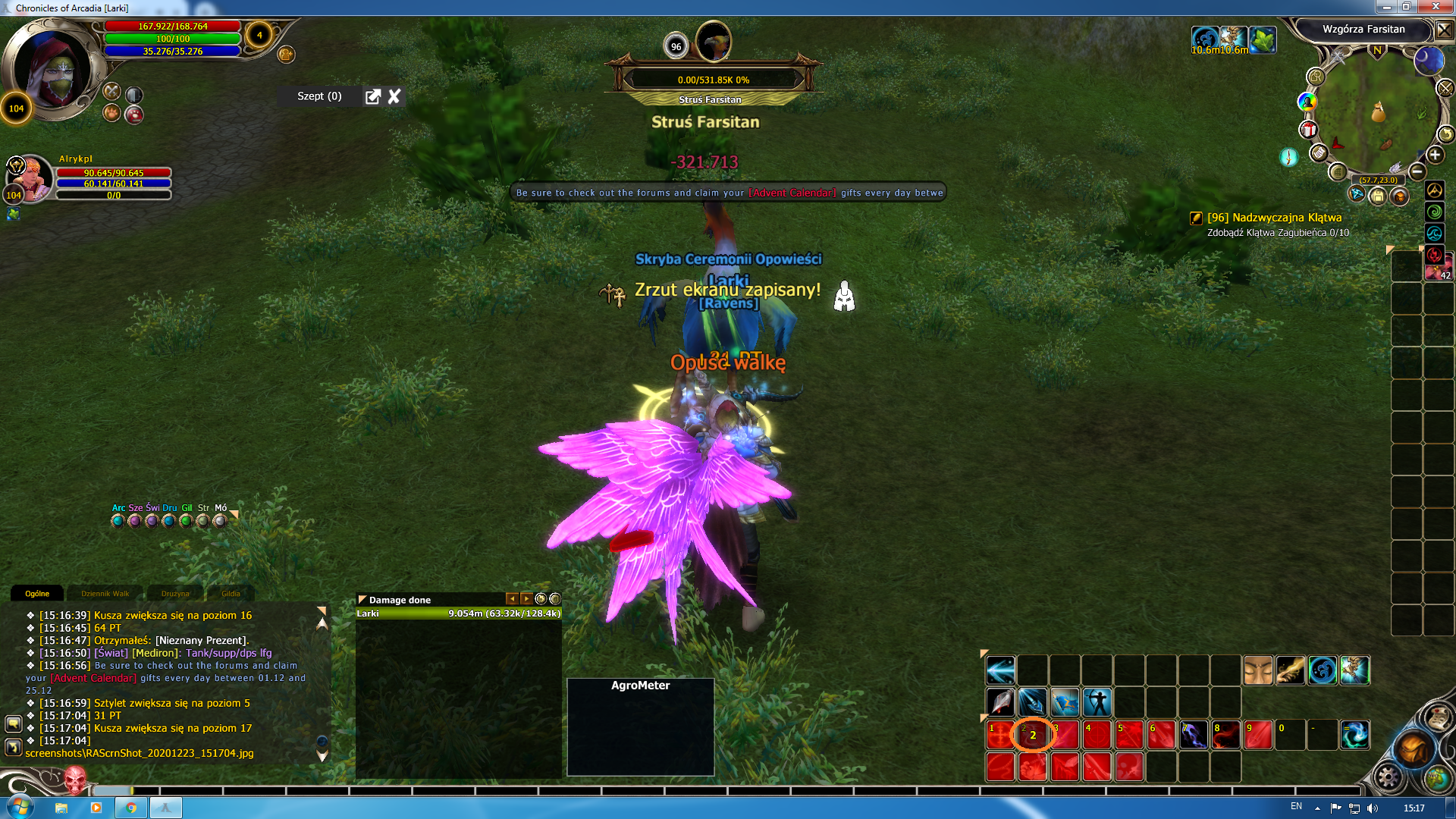Select the Alrykpl party member portrait
This screenshot has width=1456, height=819.
[30, 178]
